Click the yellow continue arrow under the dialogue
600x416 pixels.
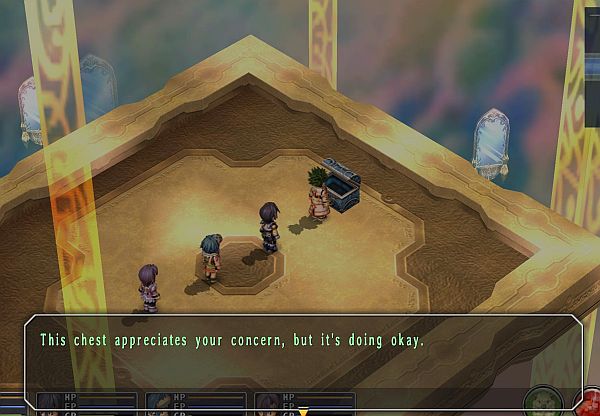[x=301, y=409]
